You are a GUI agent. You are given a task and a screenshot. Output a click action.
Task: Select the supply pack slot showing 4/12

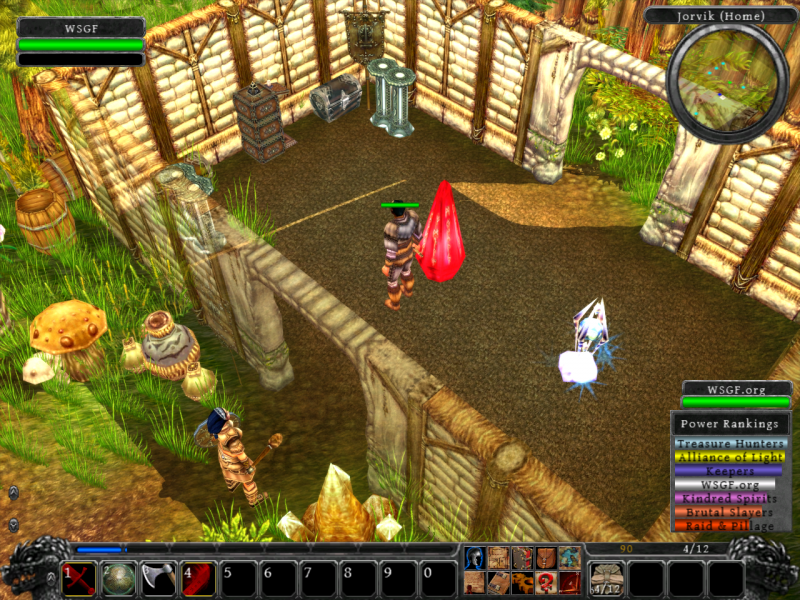click(x=607, y=579)
